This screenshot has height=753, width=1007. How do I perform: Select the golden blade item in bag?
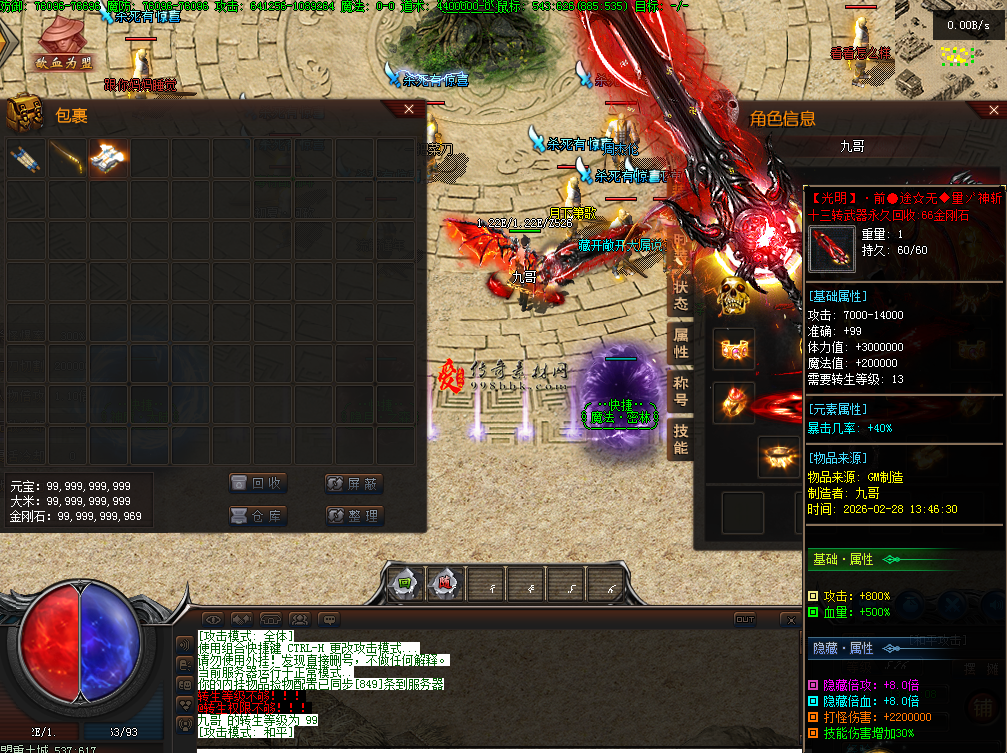pos(67,158)
